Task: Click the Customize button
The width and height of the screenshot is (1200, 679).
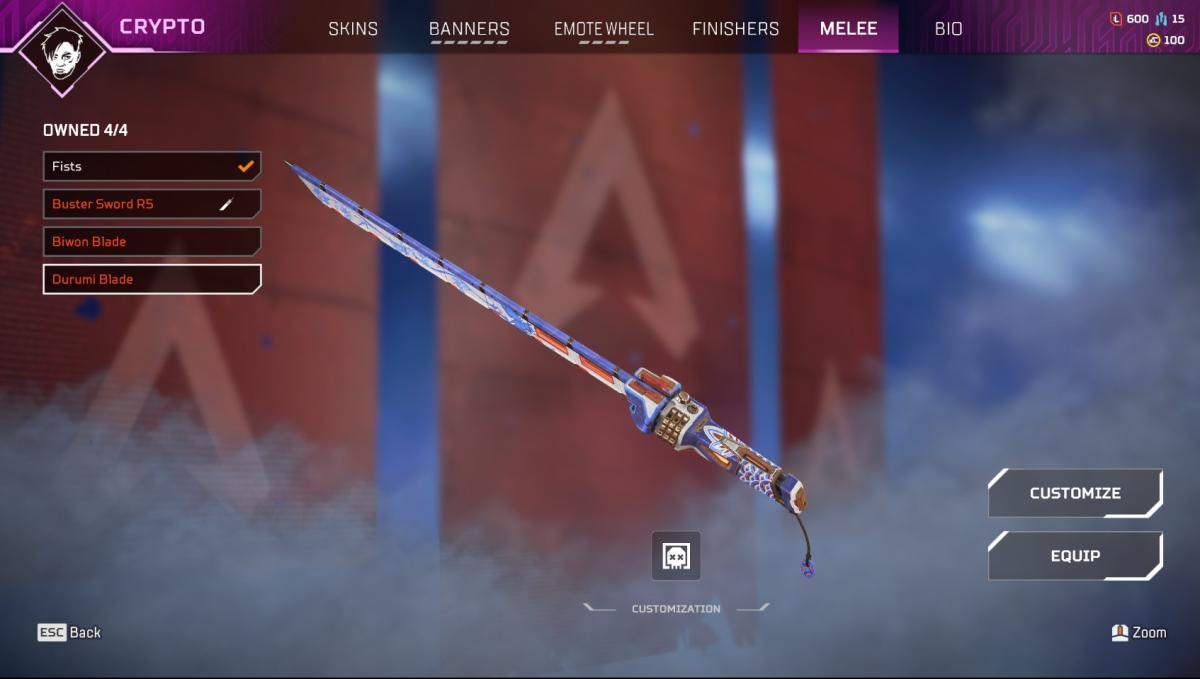Action: (1075, 493)
